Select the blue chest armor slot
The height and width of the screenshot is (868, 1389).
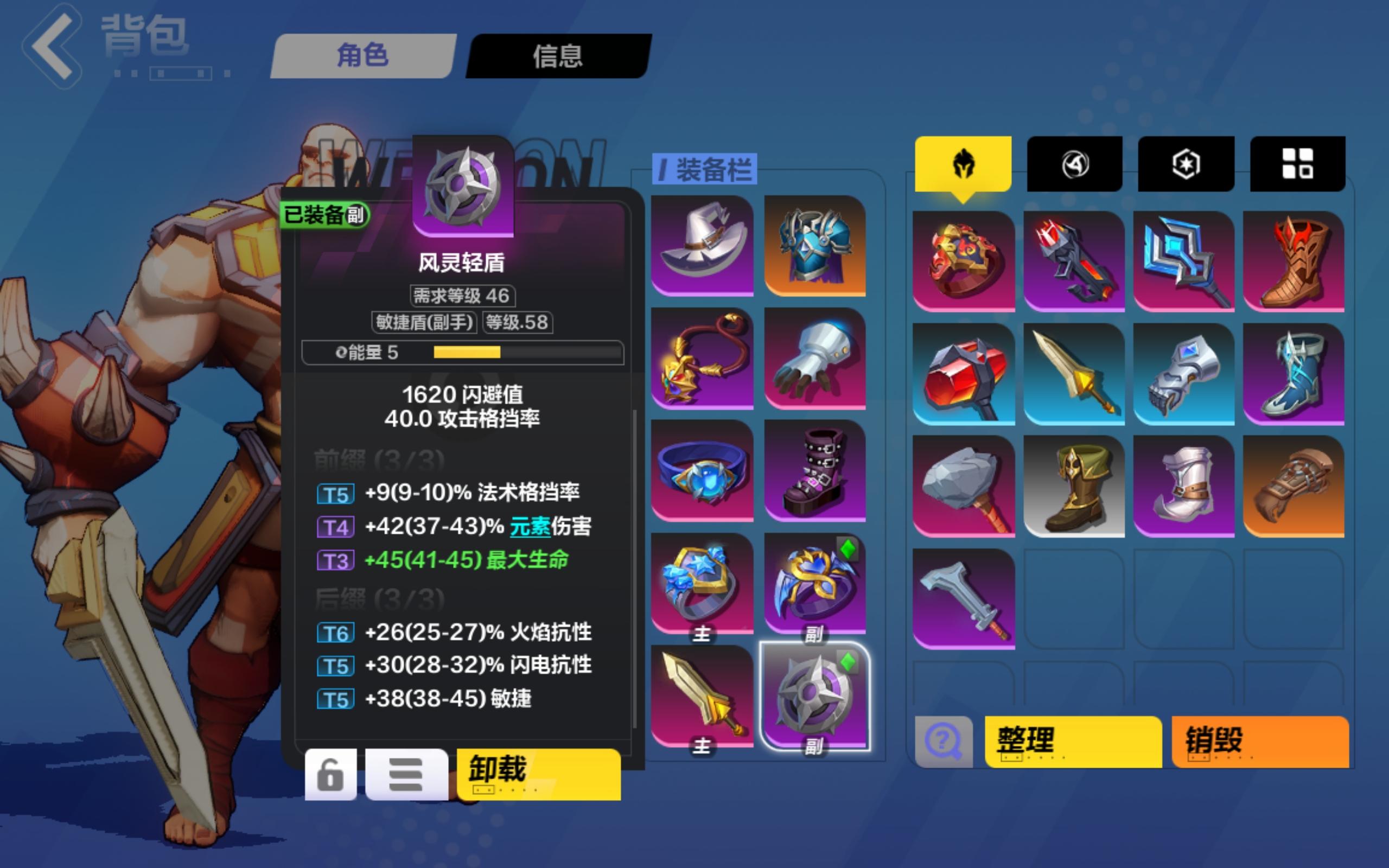[x=816, y=244]
